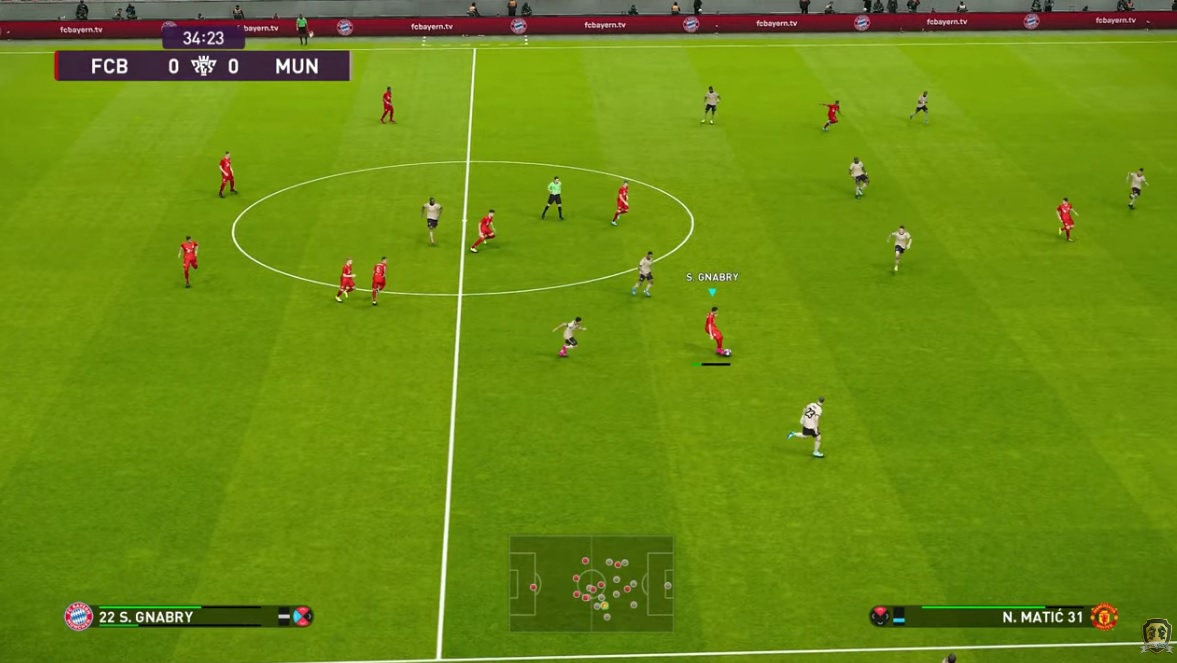Click the Bayern Munich crest icon
Image resolution: width=1177 pixels, height=663 pixels.
[79, 617]
